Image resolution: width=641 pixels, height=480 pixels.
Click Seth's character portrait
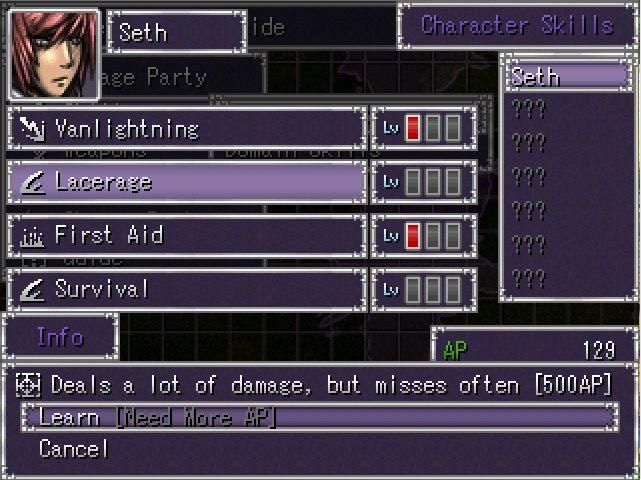point(52,54)
